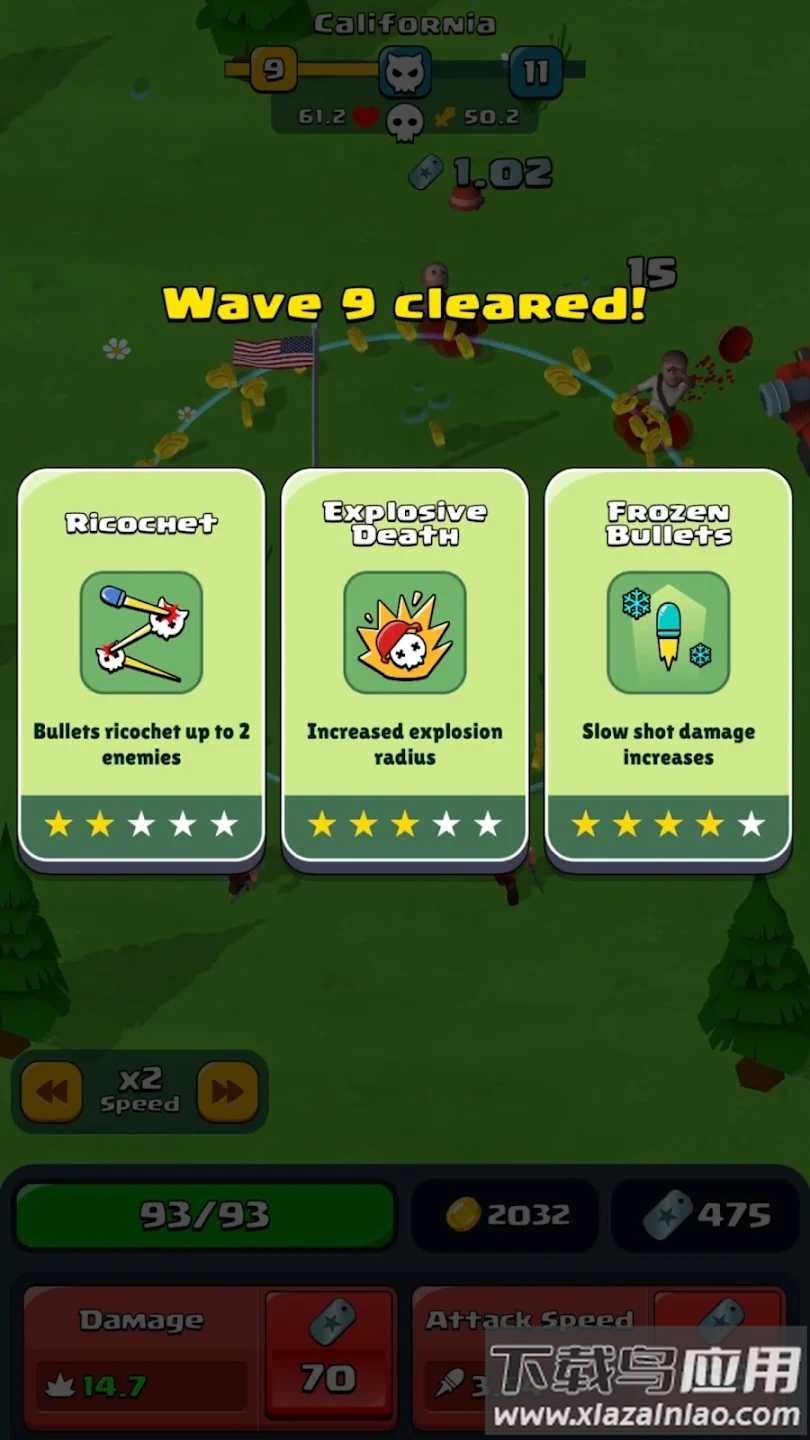The width and height of the screenshot is (810, 1440).
Task: Select the Explosive Death upgrade card
Action: tap(404, 666)
